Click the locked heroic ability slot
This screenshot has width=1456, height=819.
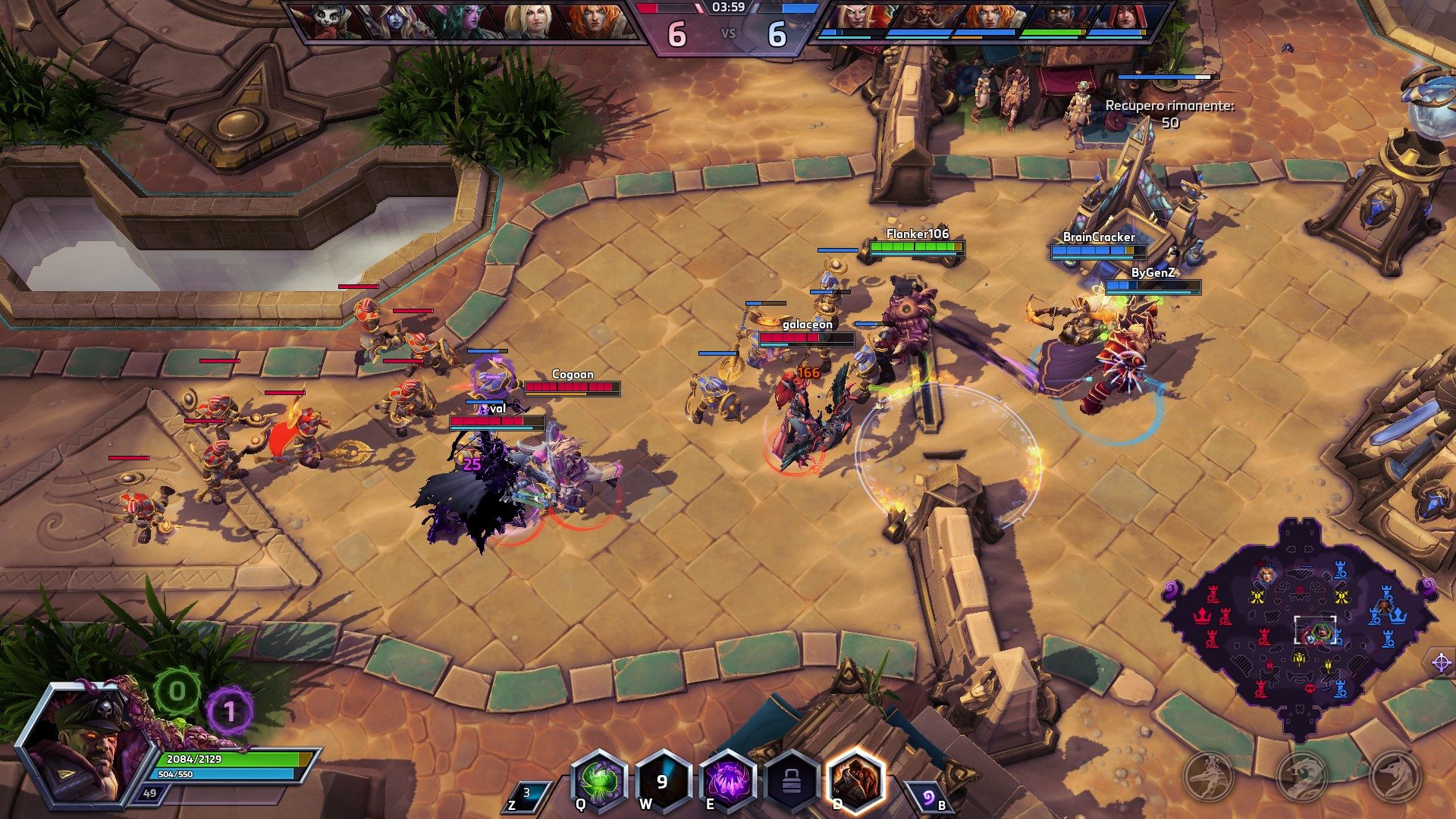coord(791,781)
